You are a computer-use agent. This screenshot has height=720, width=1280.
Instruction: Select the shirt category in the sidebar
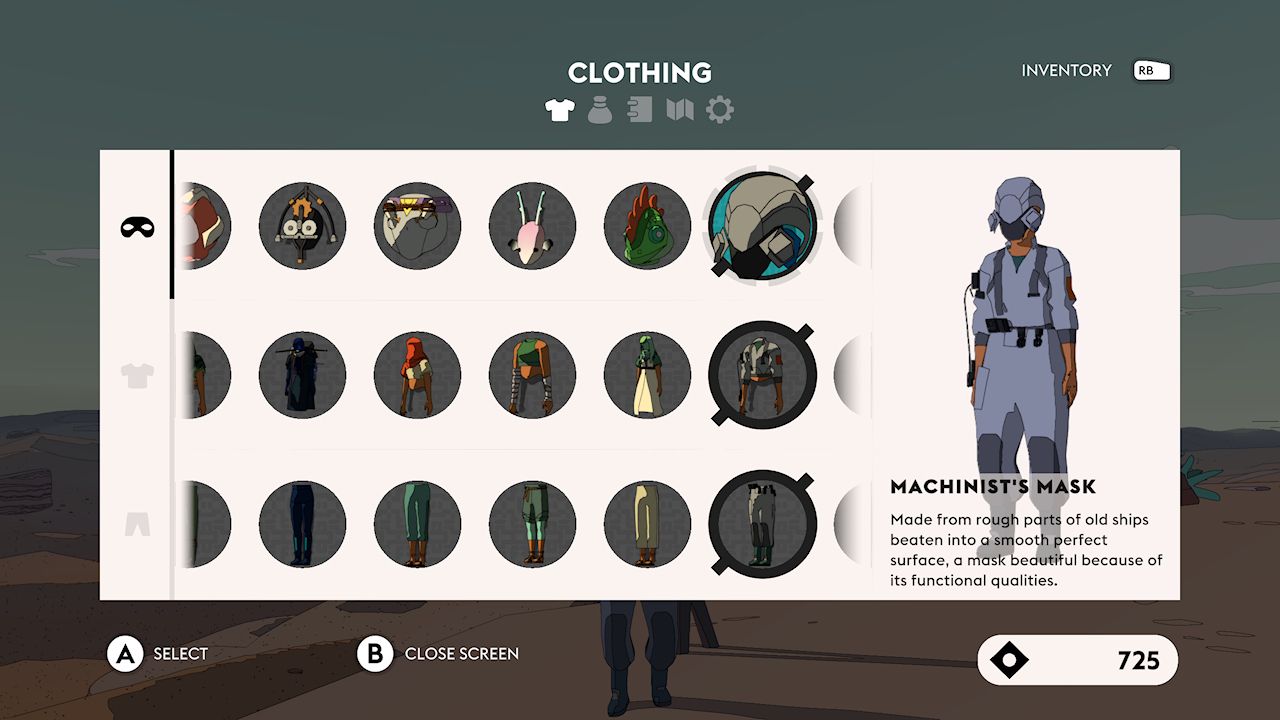click(137, 375)
